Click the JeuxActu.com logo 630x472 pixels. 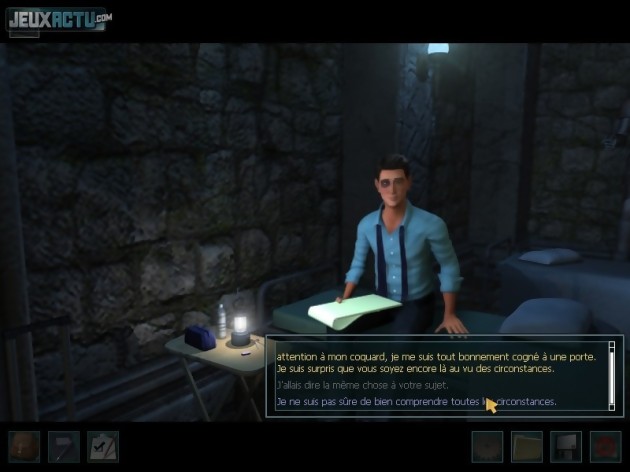coord(59,19)
